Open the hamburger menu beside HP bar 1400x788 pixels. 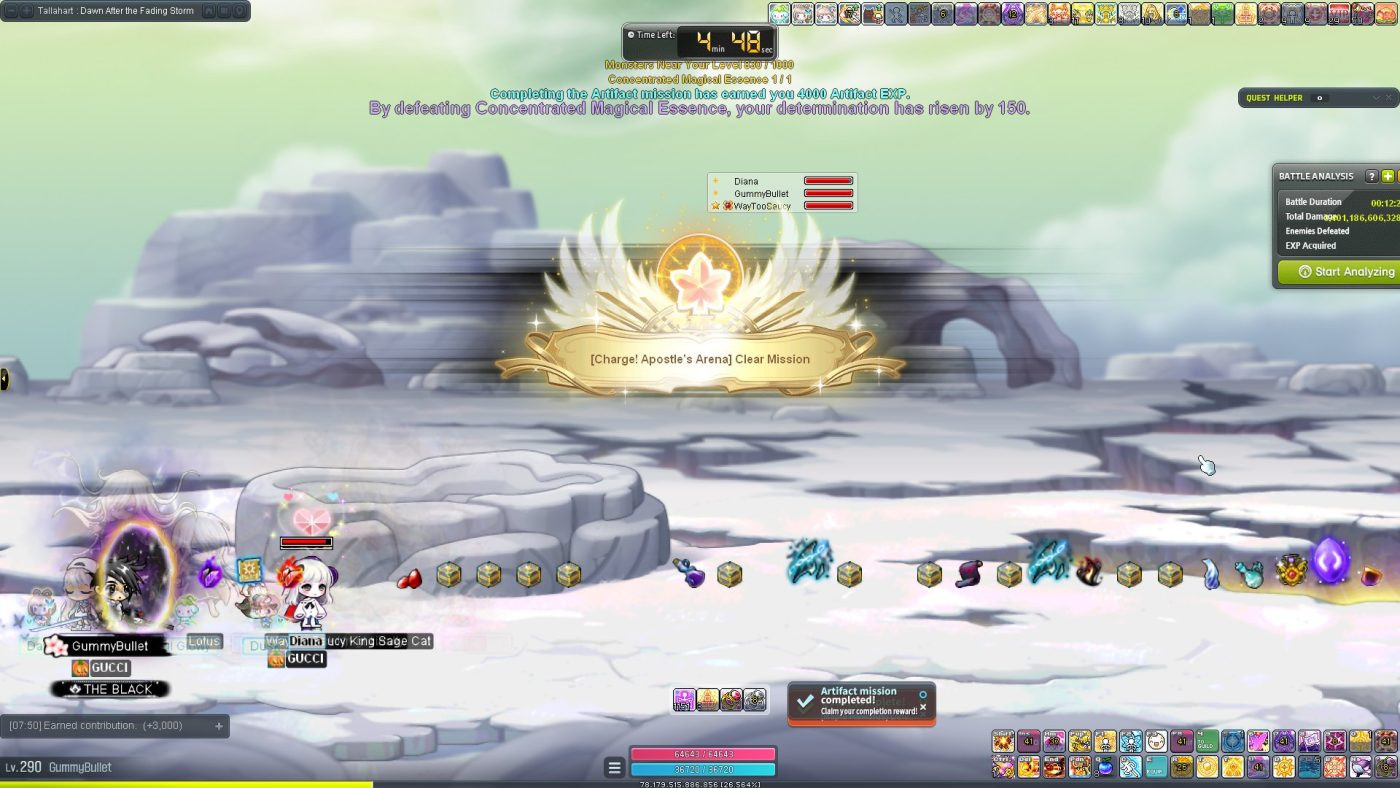click(614, 767)
